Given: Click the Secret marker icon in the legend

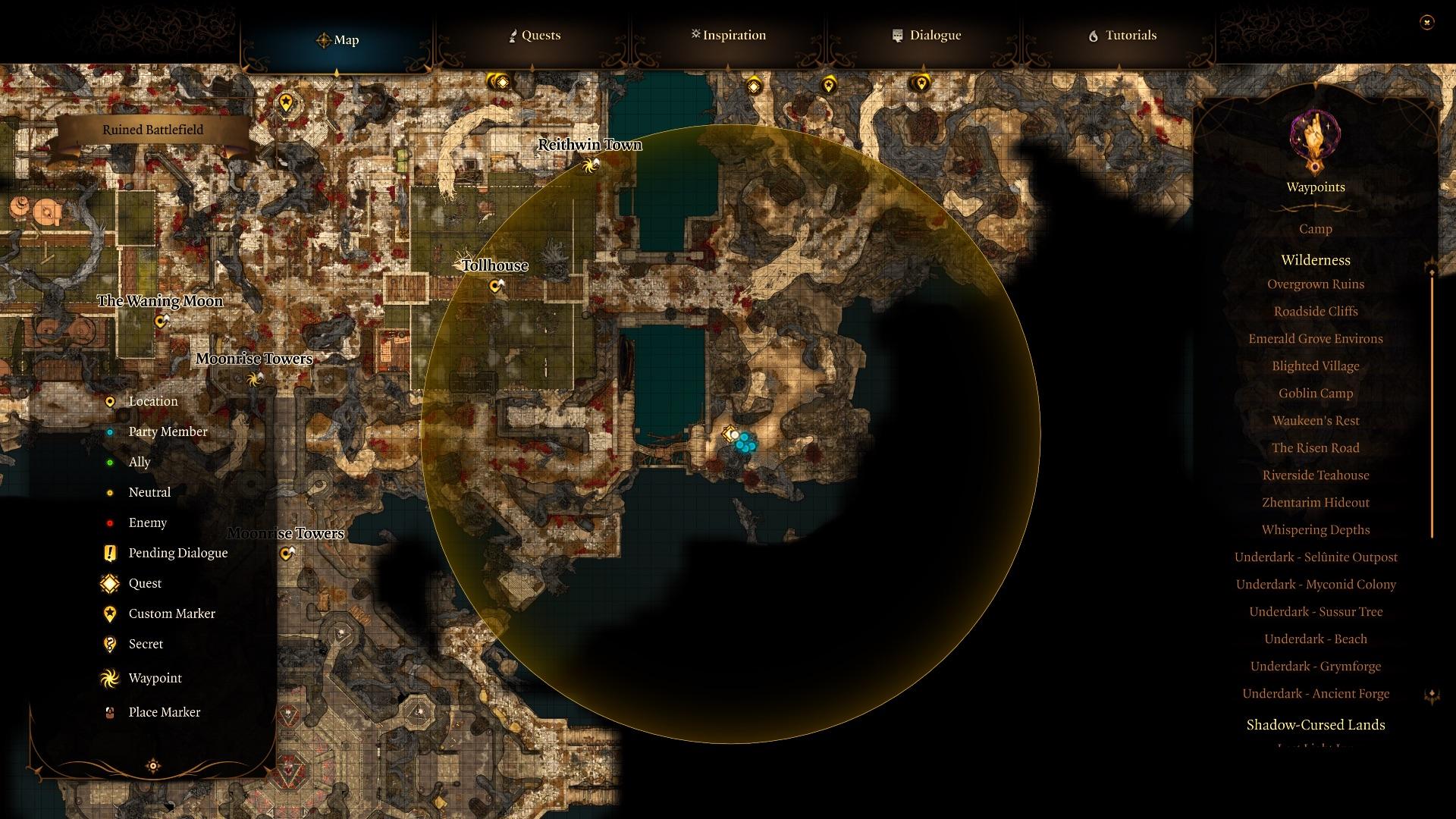Looking at the screenshot, I should (x=110, y=644).
